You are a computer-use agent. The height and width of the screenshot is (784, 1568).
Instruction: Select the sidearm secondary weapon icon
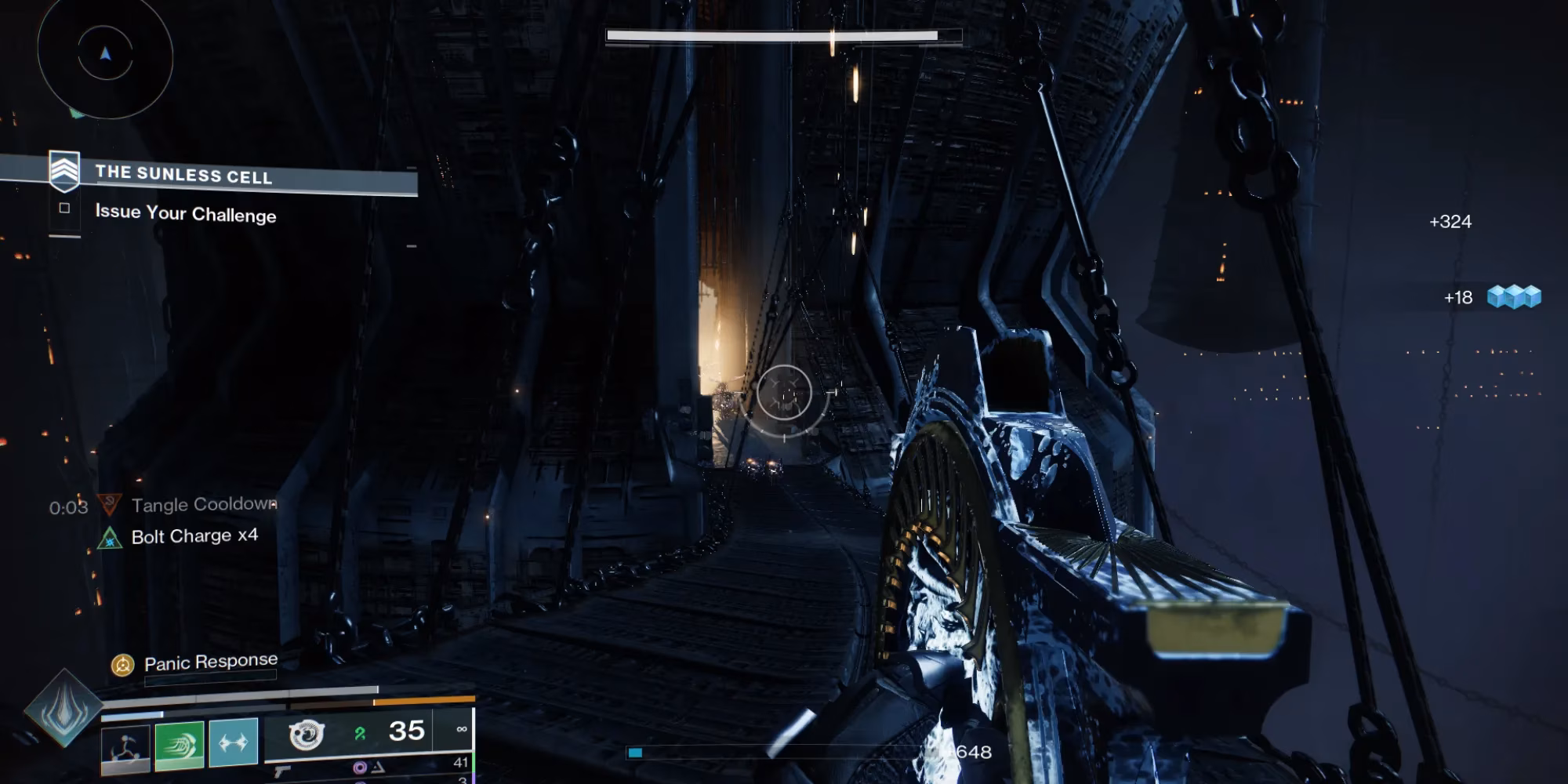point(283,772)
